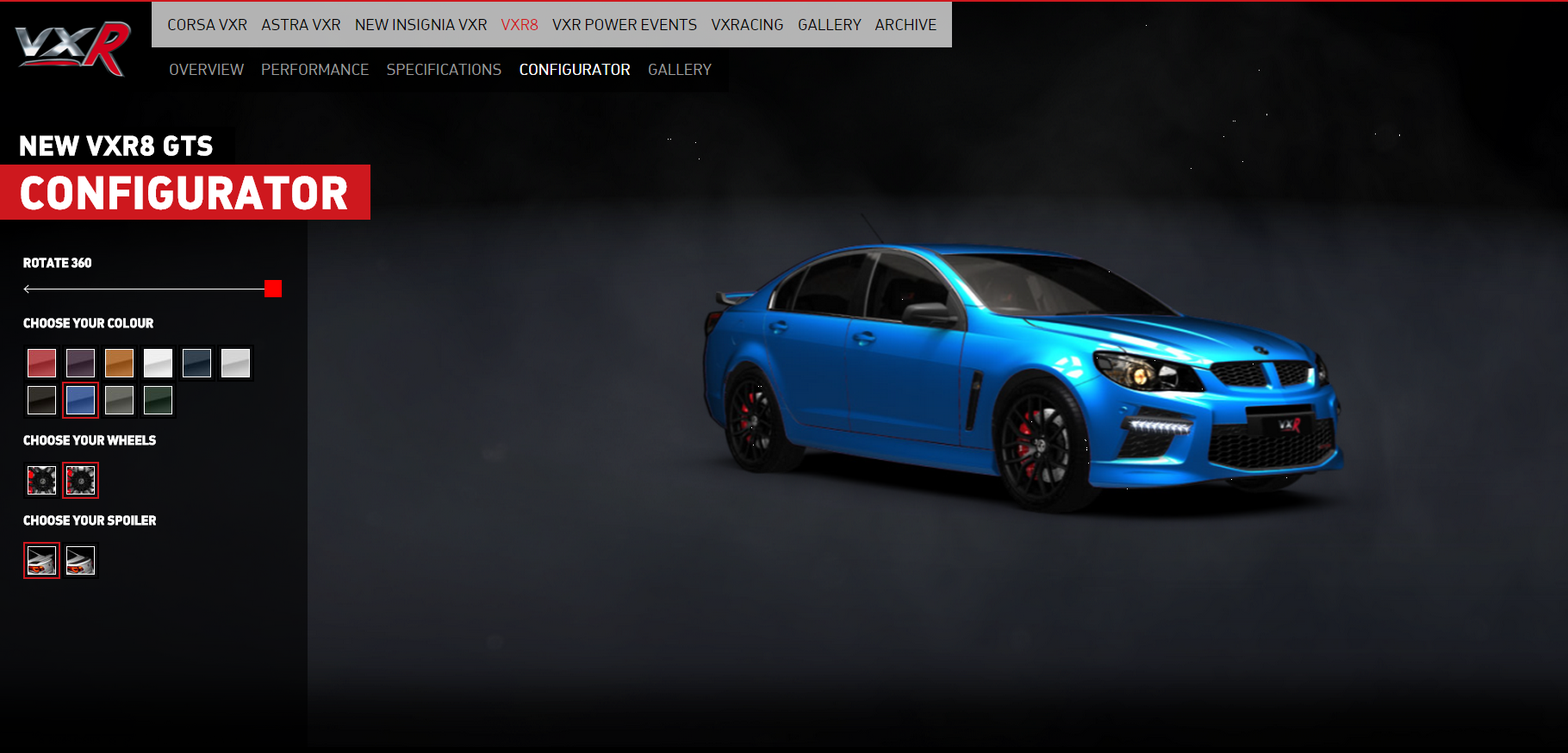The height and width of the screenshot is (753, 1568).
Task: Click the Rotate 360 slider handle
Action: tap(272, 289)
